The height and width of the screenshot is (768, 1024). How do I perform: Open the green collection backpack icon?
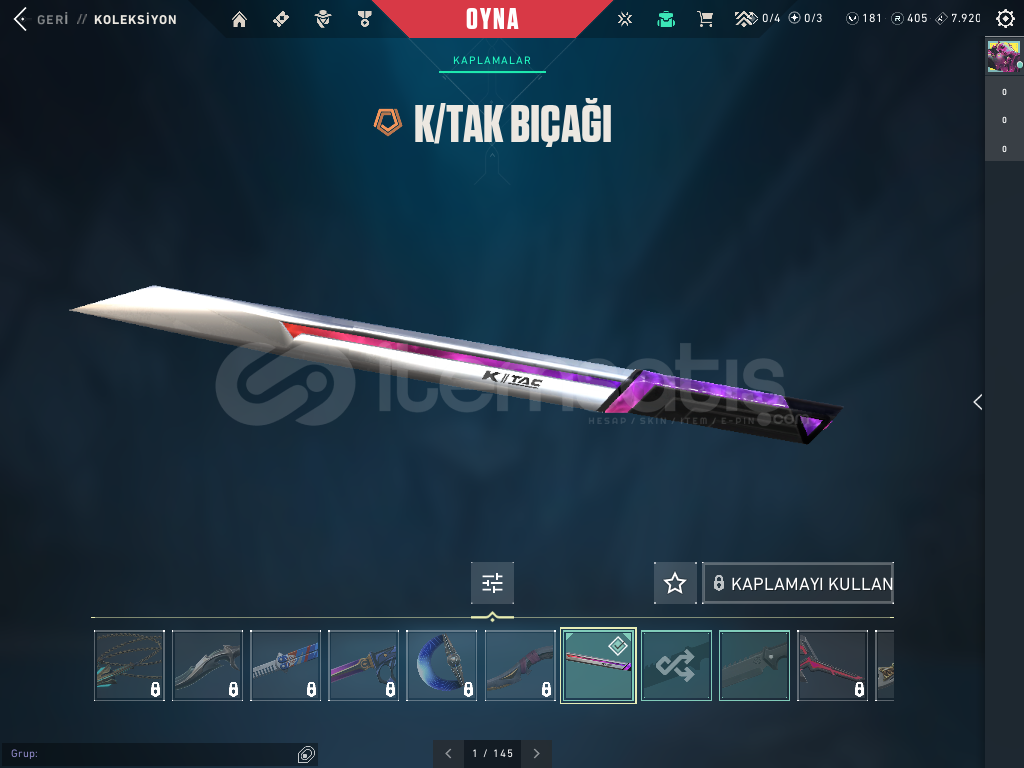[666, 19]
